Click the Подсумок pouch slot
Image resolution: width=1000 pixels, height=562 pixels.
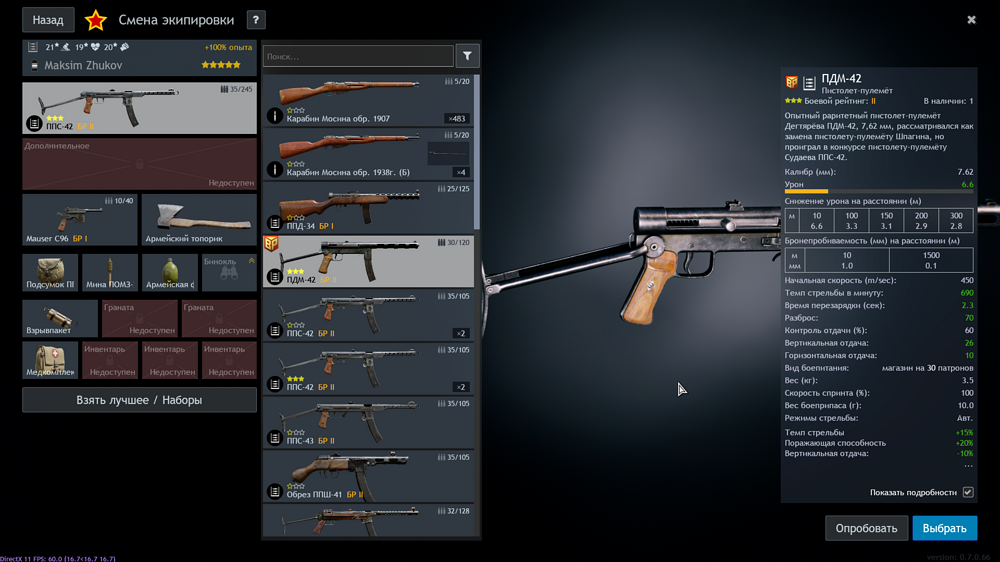[x=50, y=273]
